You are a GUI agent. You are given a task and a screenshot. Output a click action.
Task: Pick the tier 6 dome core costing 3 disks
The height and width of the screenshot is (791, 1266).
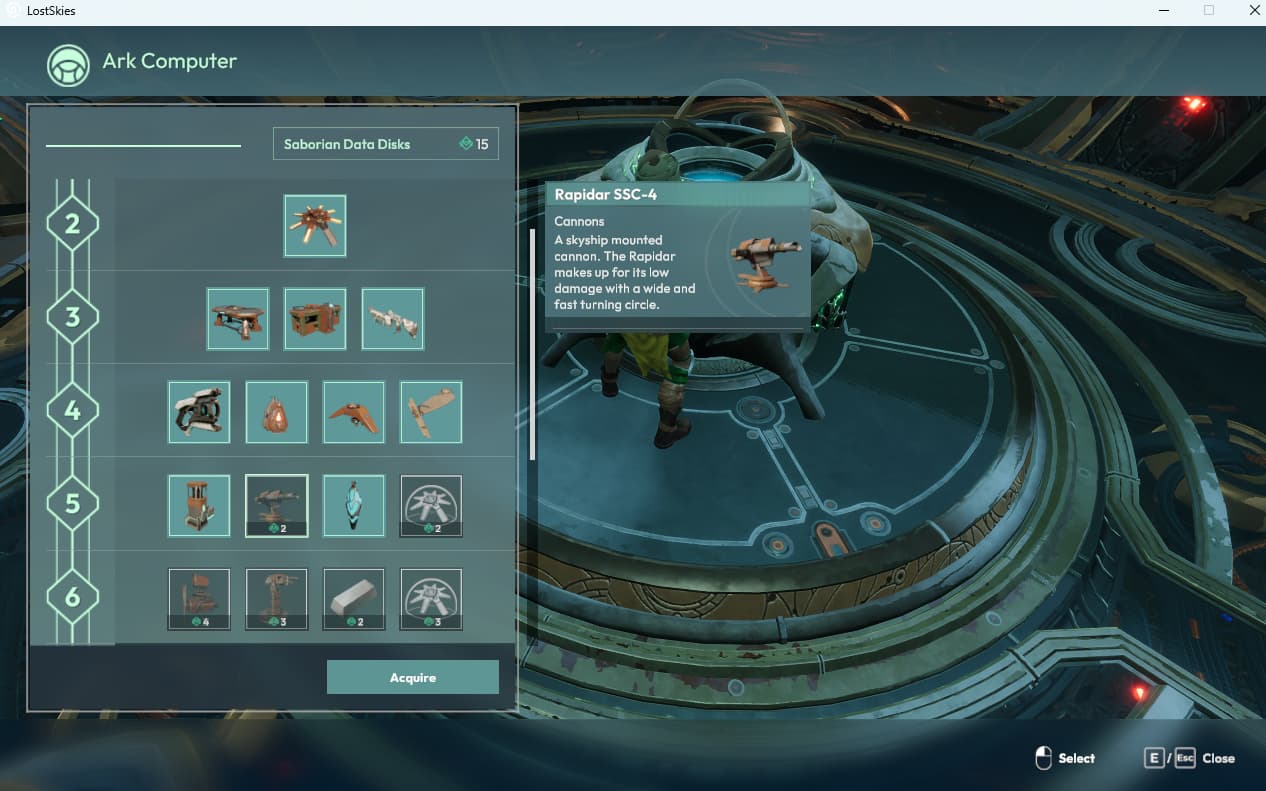point(431,599)
